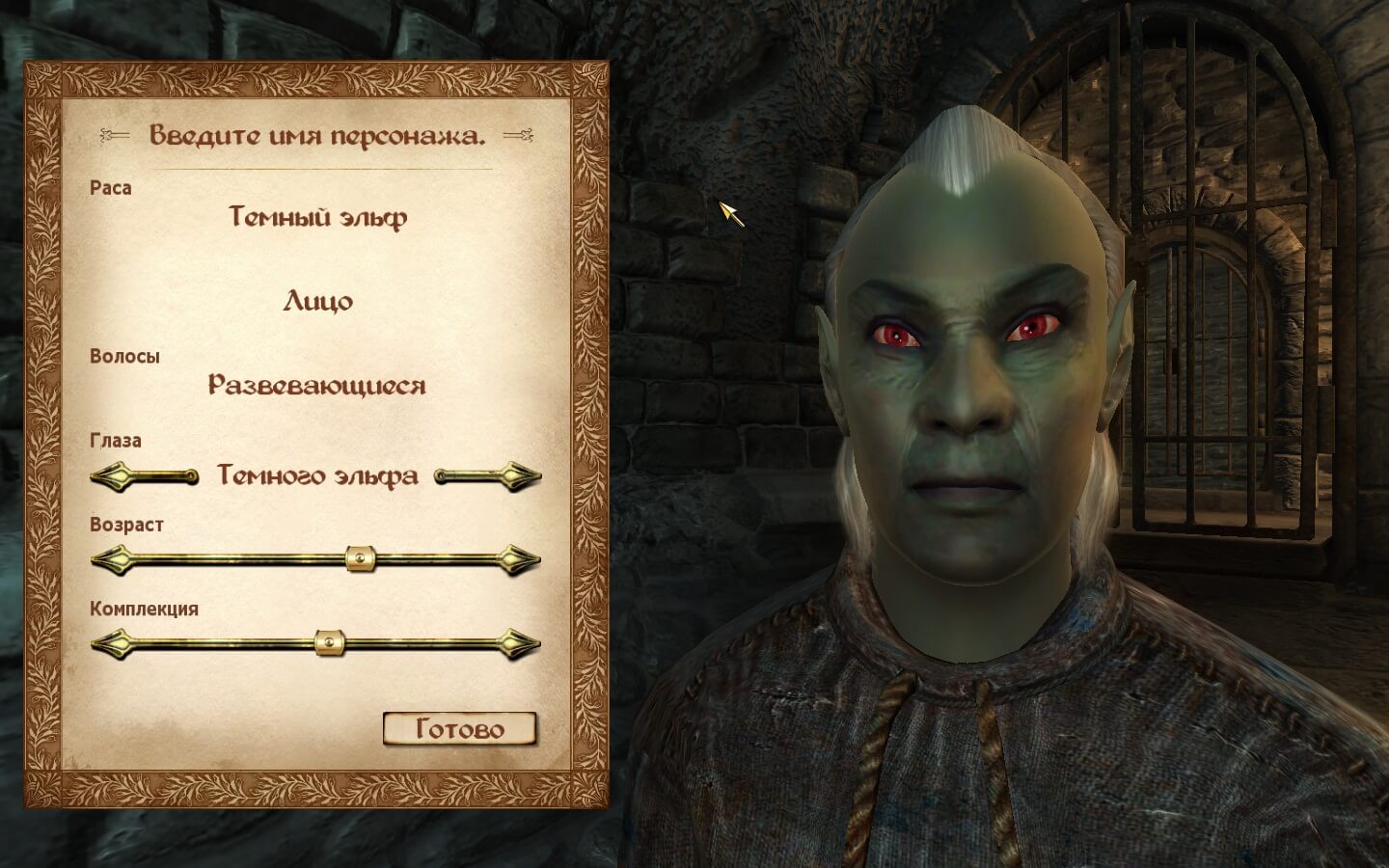The height and width of the screenshot is (868, 1389).
Task: Confirm character with the Готово button
Action: pyautogui.click(x=459, y=729)
